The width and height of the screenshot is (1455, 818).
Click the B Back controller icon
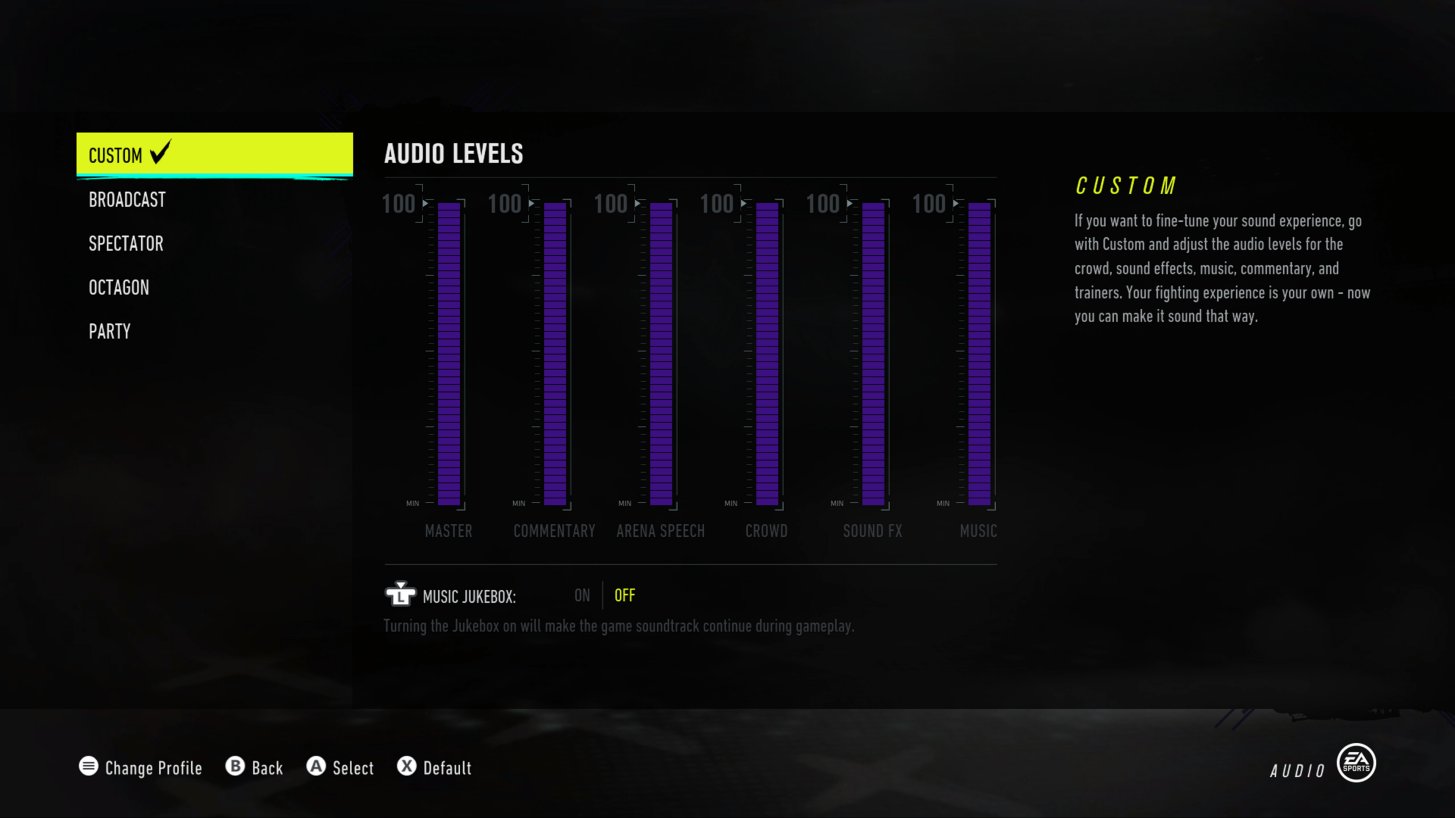[x=236, y=767]
